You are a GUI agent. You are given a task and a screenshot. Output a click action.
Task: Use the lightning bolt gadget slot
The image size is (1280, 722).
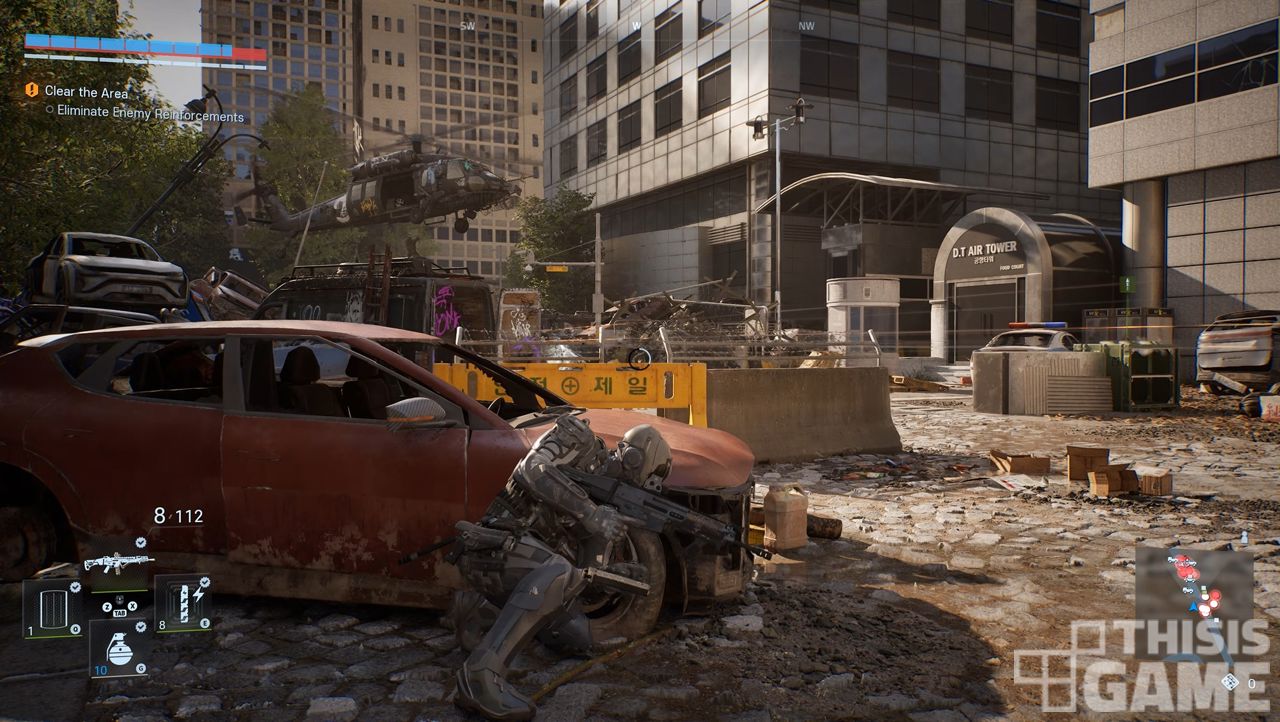(x=182, y=602)
